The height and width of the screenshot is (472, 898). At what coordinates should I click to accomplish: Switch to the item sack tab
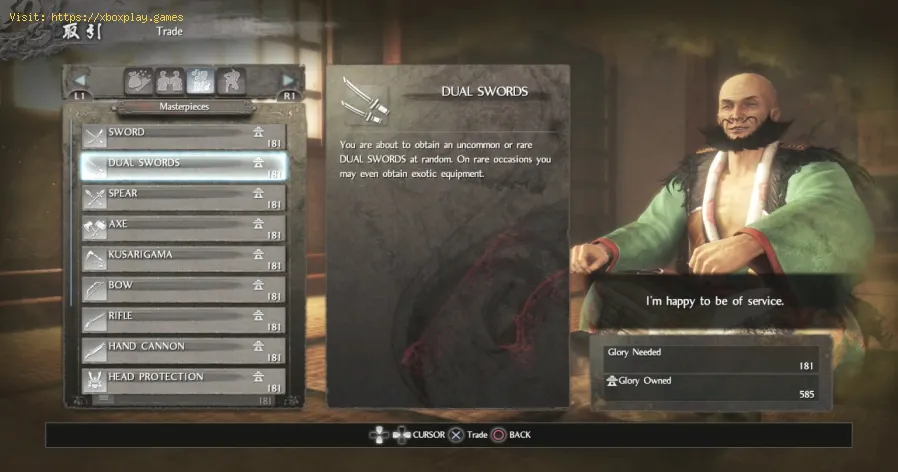pos(138,82)
